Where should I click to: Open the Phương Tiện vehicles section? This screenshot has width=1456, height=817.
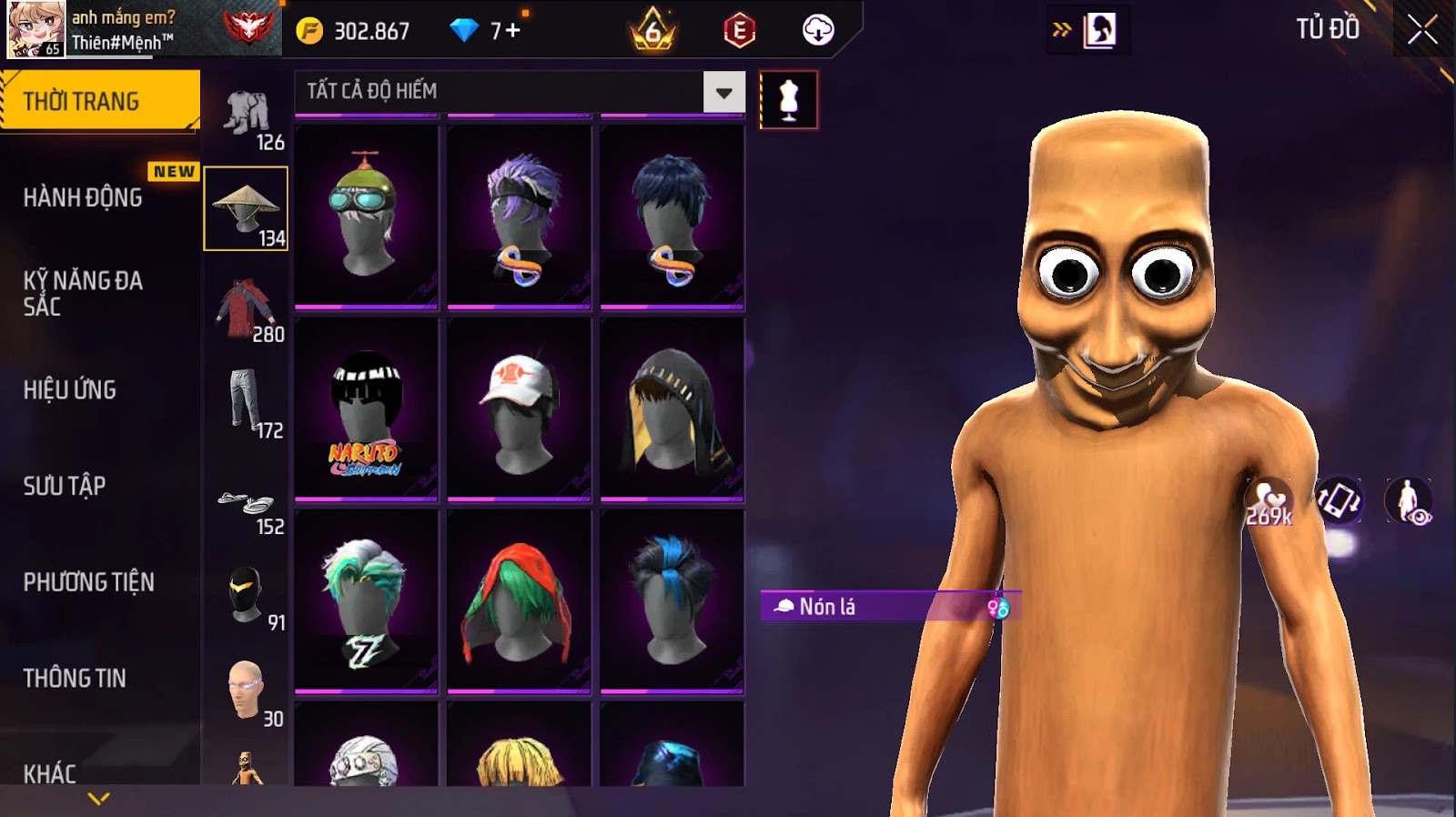[x=89, y=582]
